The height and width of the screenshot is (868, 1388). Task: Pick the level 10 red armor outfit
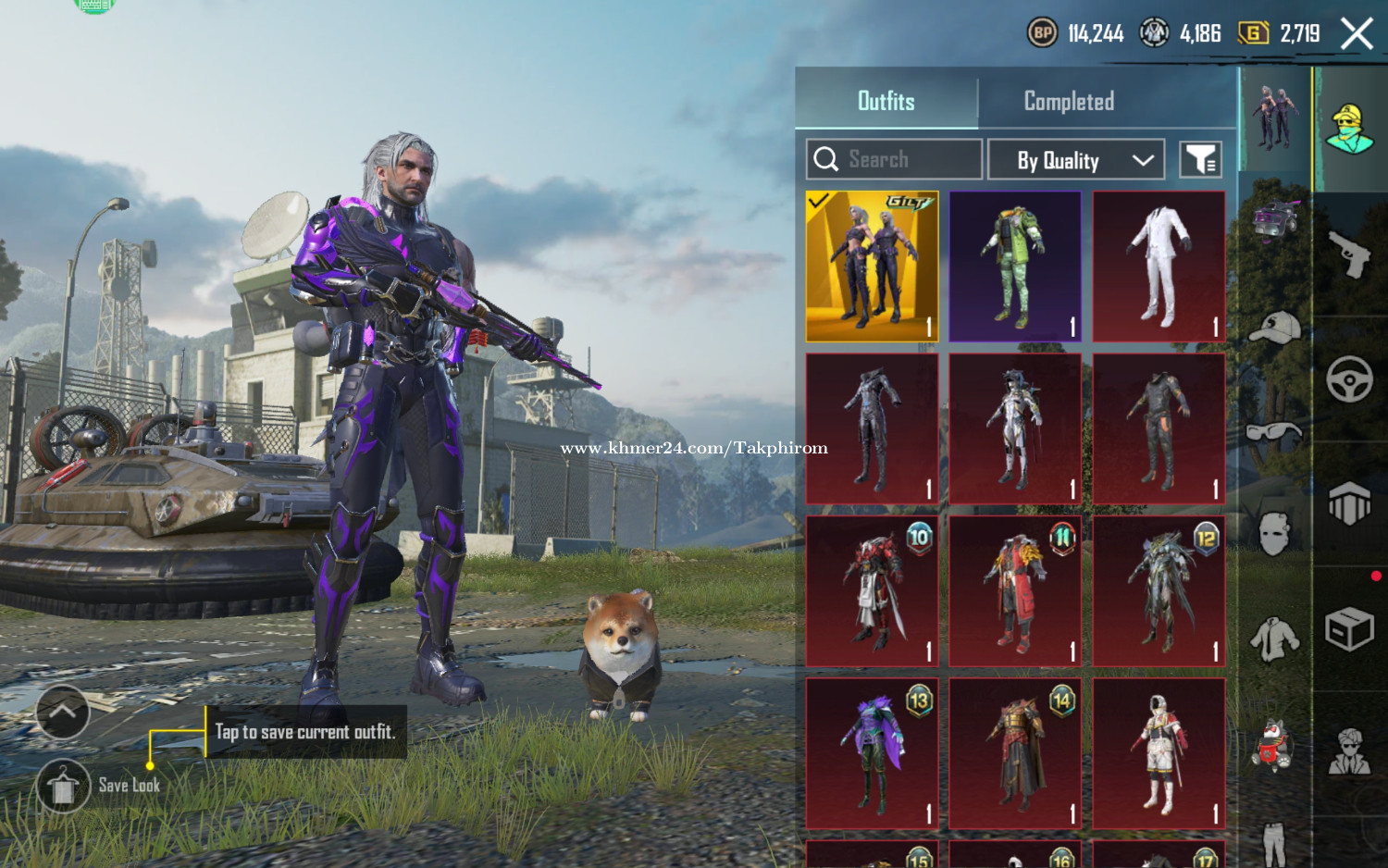(x=872, y=591)
